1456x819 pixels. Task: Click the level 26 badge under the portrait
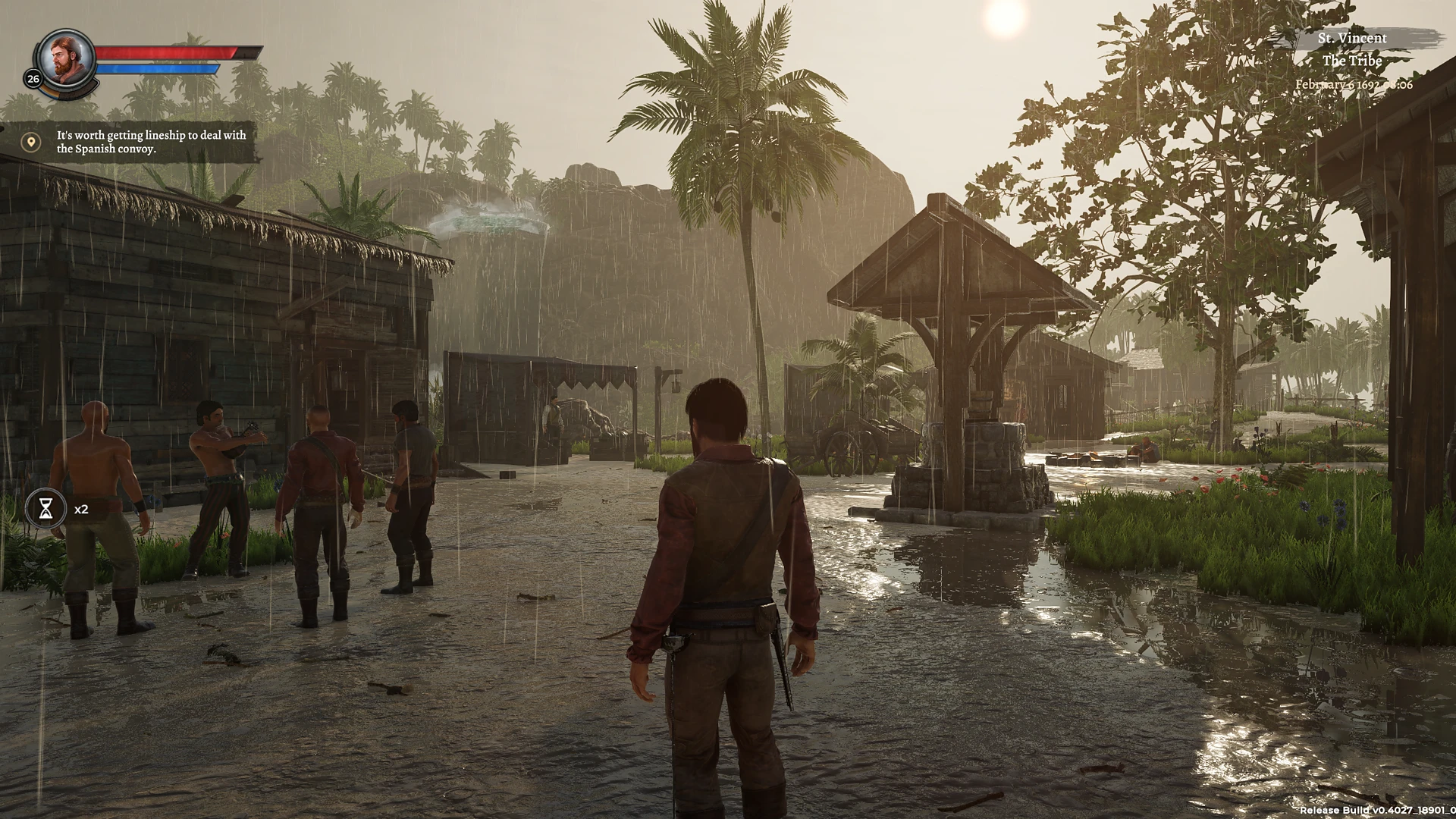click(32, 77)
